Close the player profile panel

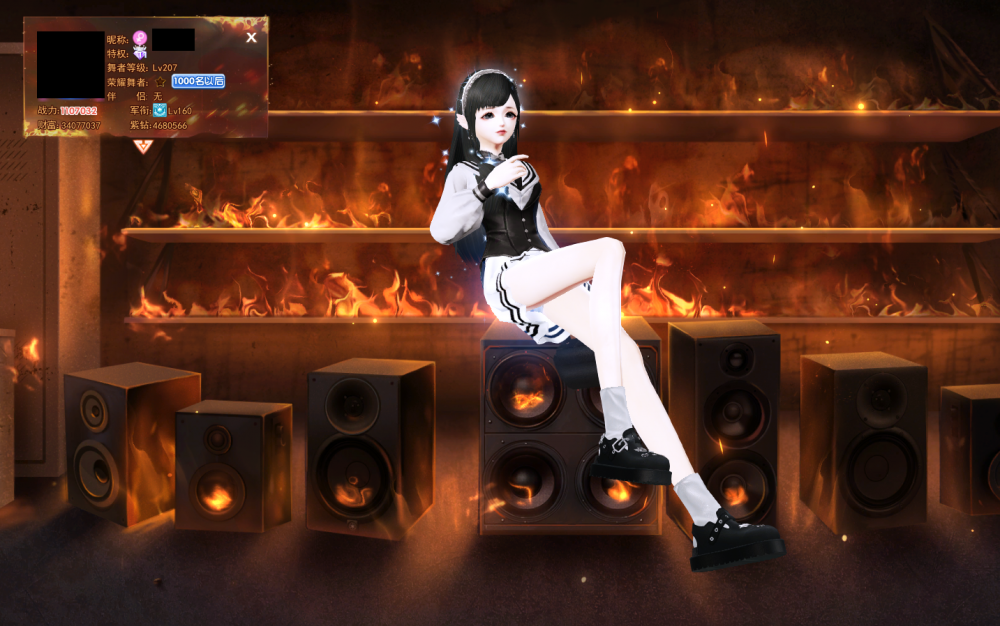pos(251,38)
